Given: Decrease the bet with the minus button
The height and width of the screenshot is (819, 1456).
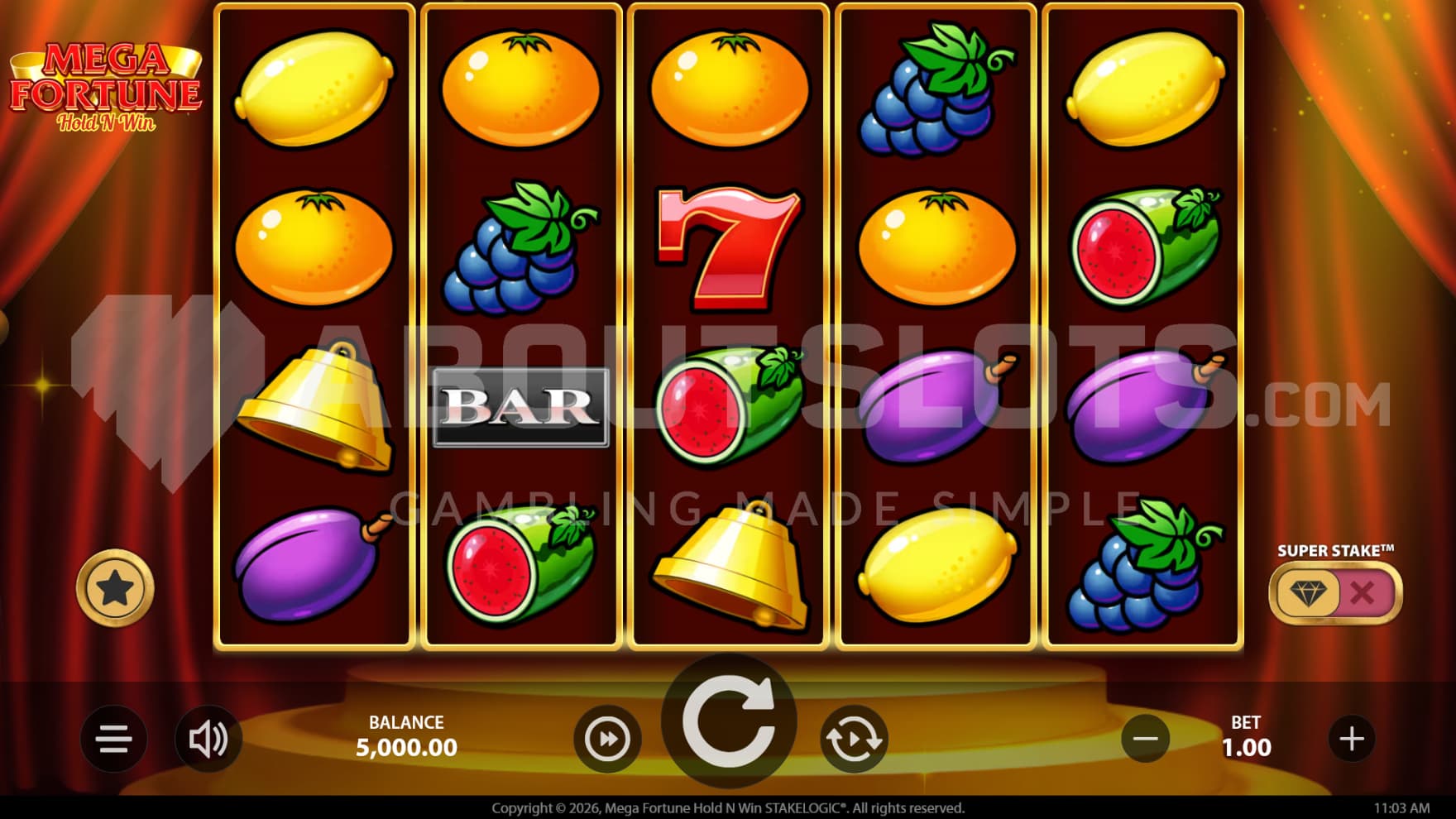Looking at the screenshot, I should 1145,739.
